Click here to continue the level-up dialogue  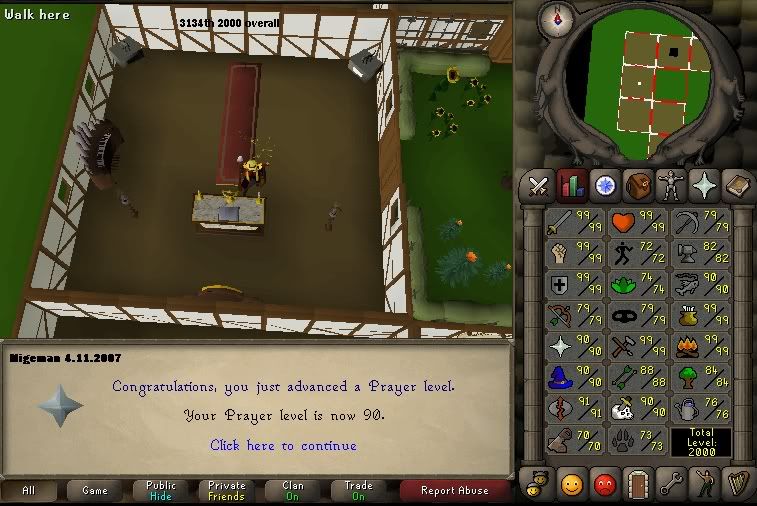coord(283,446)
